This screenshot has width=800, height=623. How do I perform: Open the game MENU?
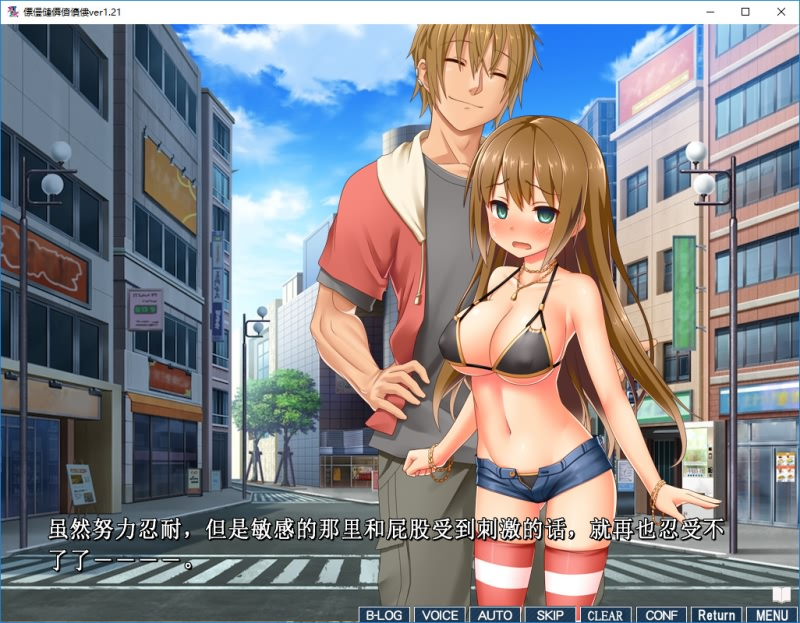coord(771,615)
